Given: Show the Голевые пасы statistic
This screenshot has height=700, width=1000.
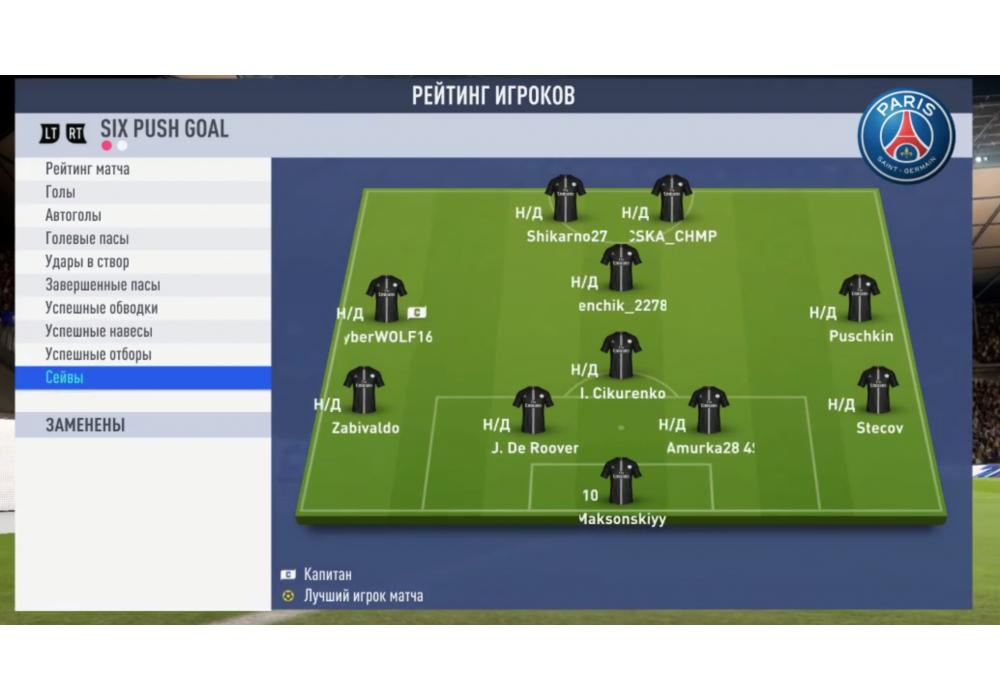Looking at the screenshot, I should click(142, 238).
